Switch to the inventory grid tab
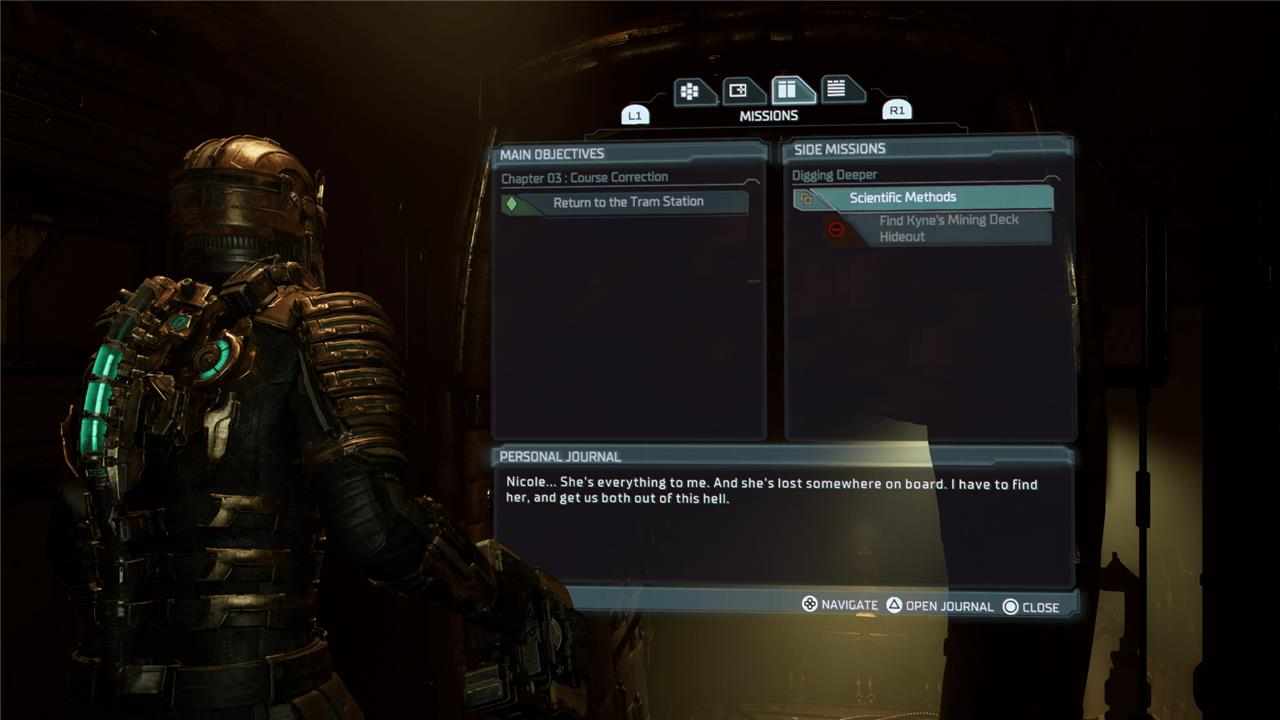The height and width of the screenshot is (720, 1280). (690, 92)
